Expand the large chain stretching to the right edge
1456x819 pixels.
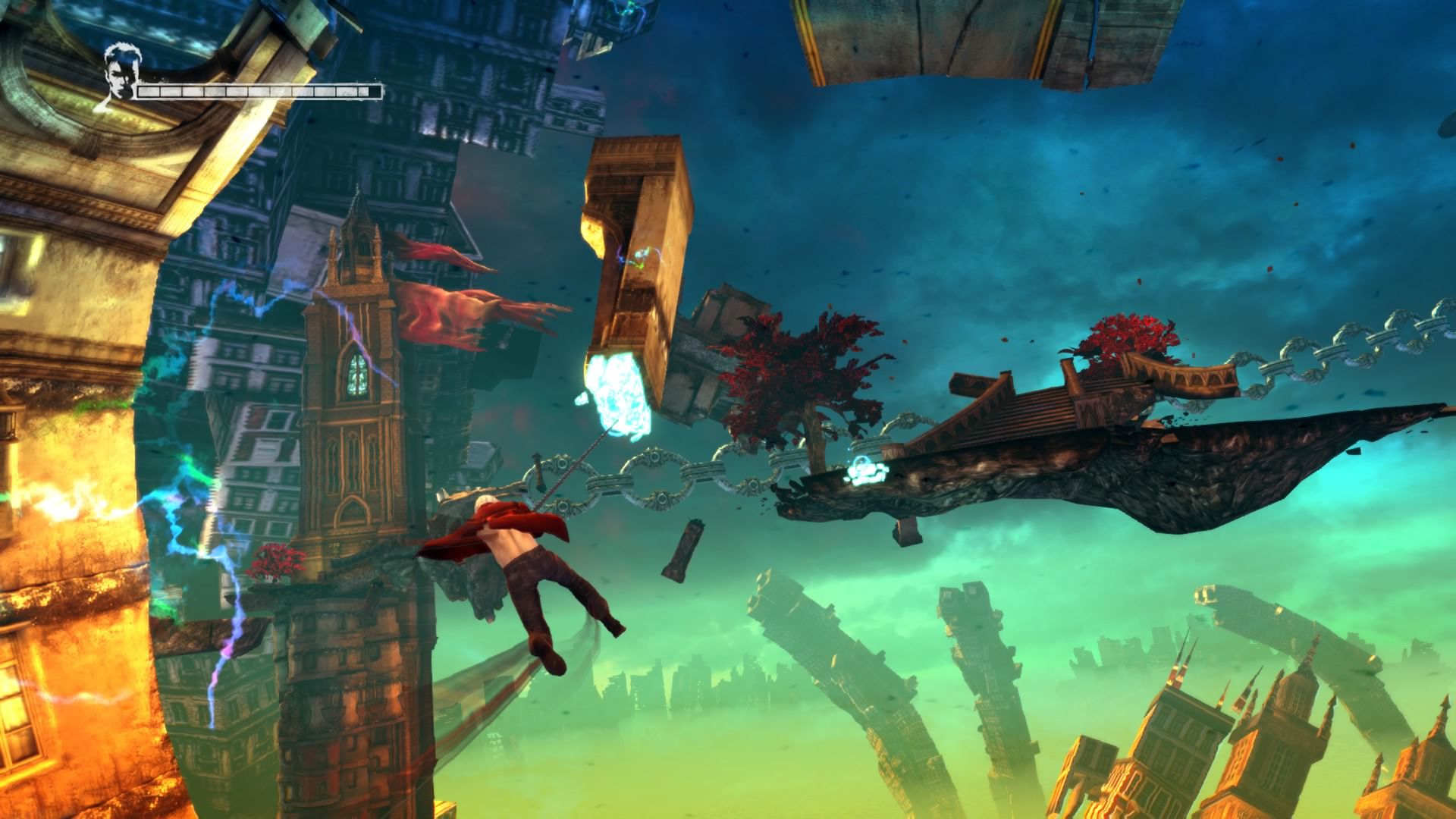click(x=1327, y=353)
